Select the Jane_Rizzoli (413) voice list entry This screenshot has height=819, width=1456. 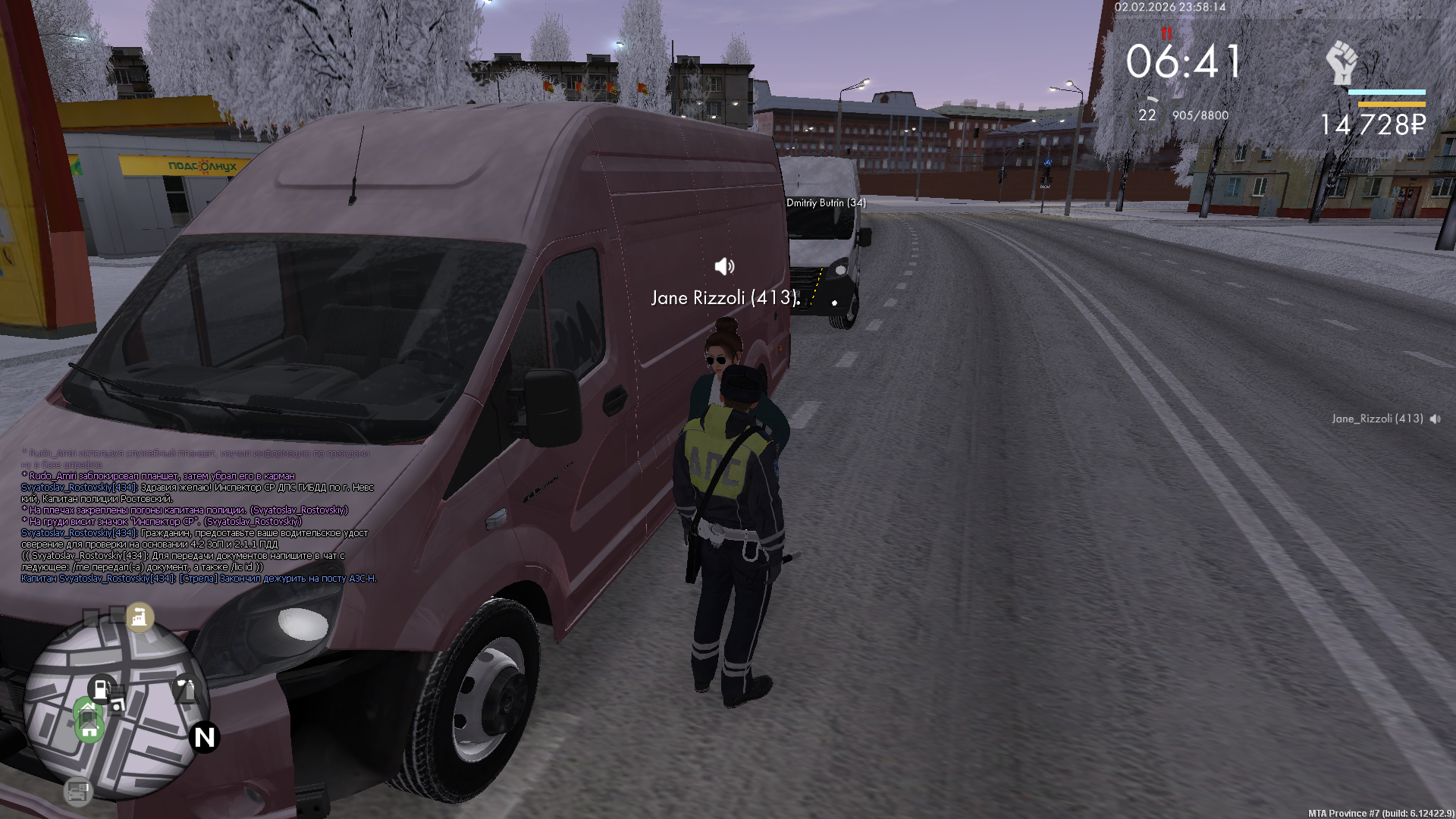pos(1377,419)
